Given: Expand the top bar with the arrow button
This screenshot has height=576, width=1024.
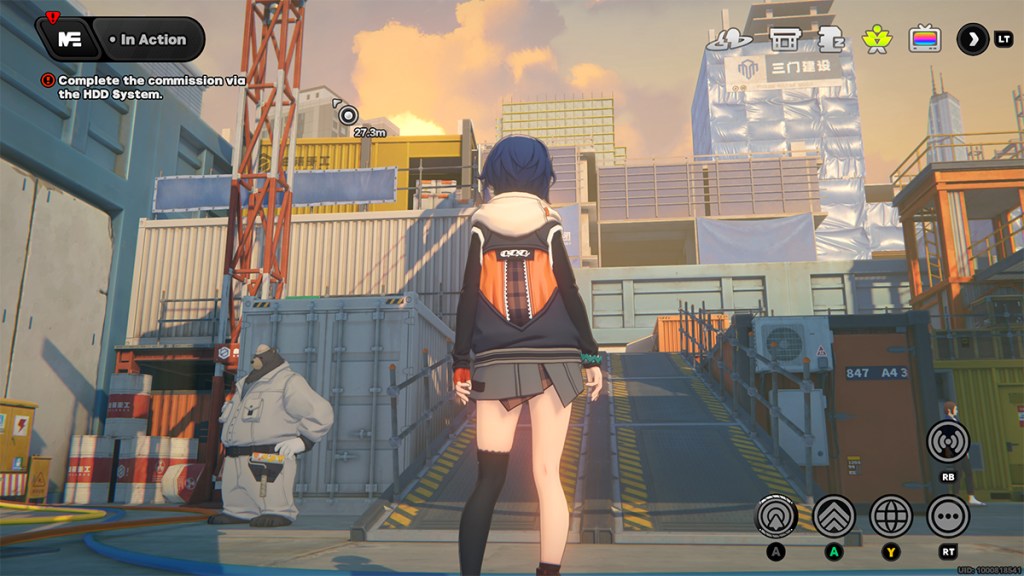Looking at the screenshot, I should 972,40.
